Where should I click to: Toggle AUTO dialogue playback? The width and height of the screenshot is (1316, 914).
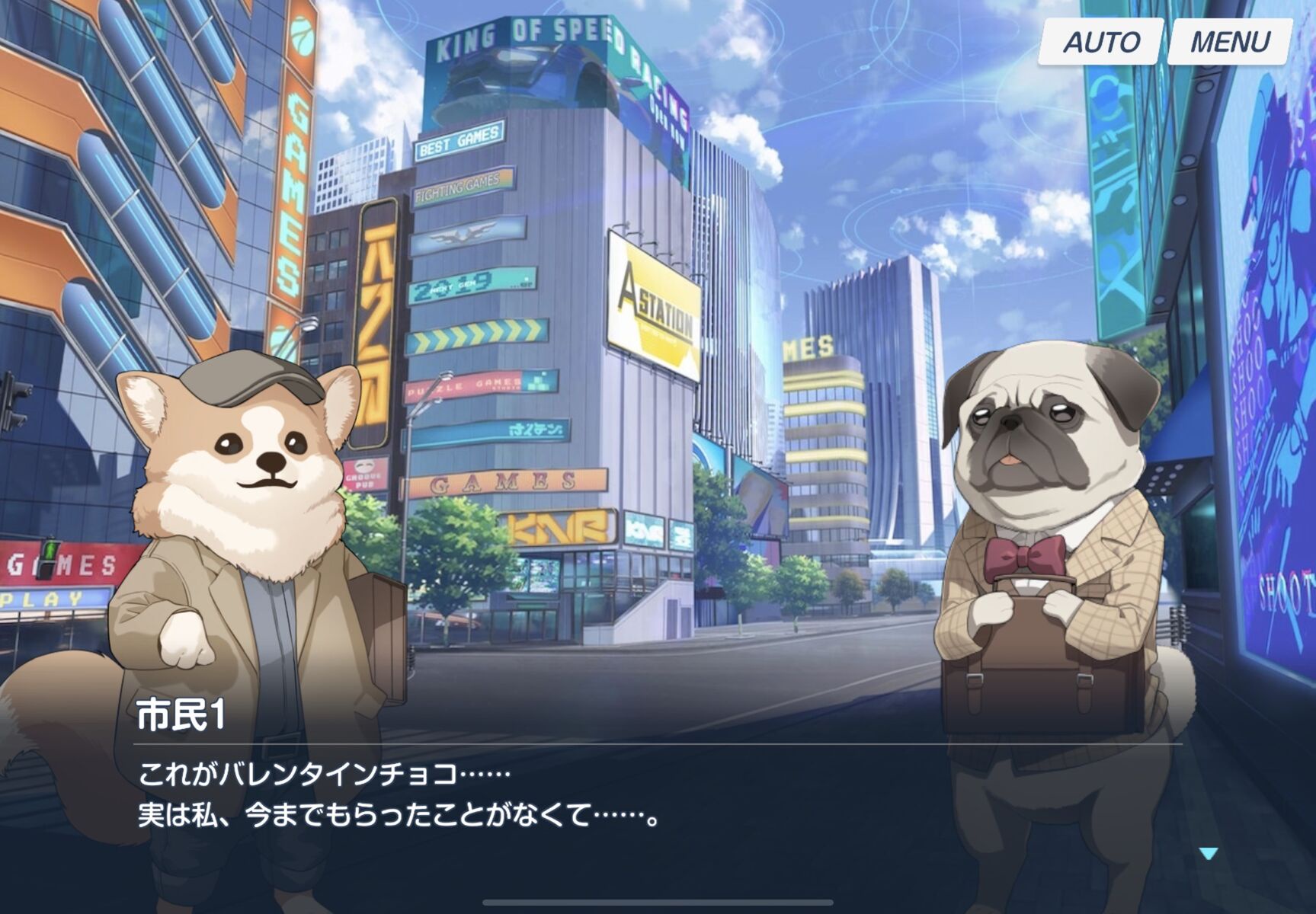coord(1100,41)
